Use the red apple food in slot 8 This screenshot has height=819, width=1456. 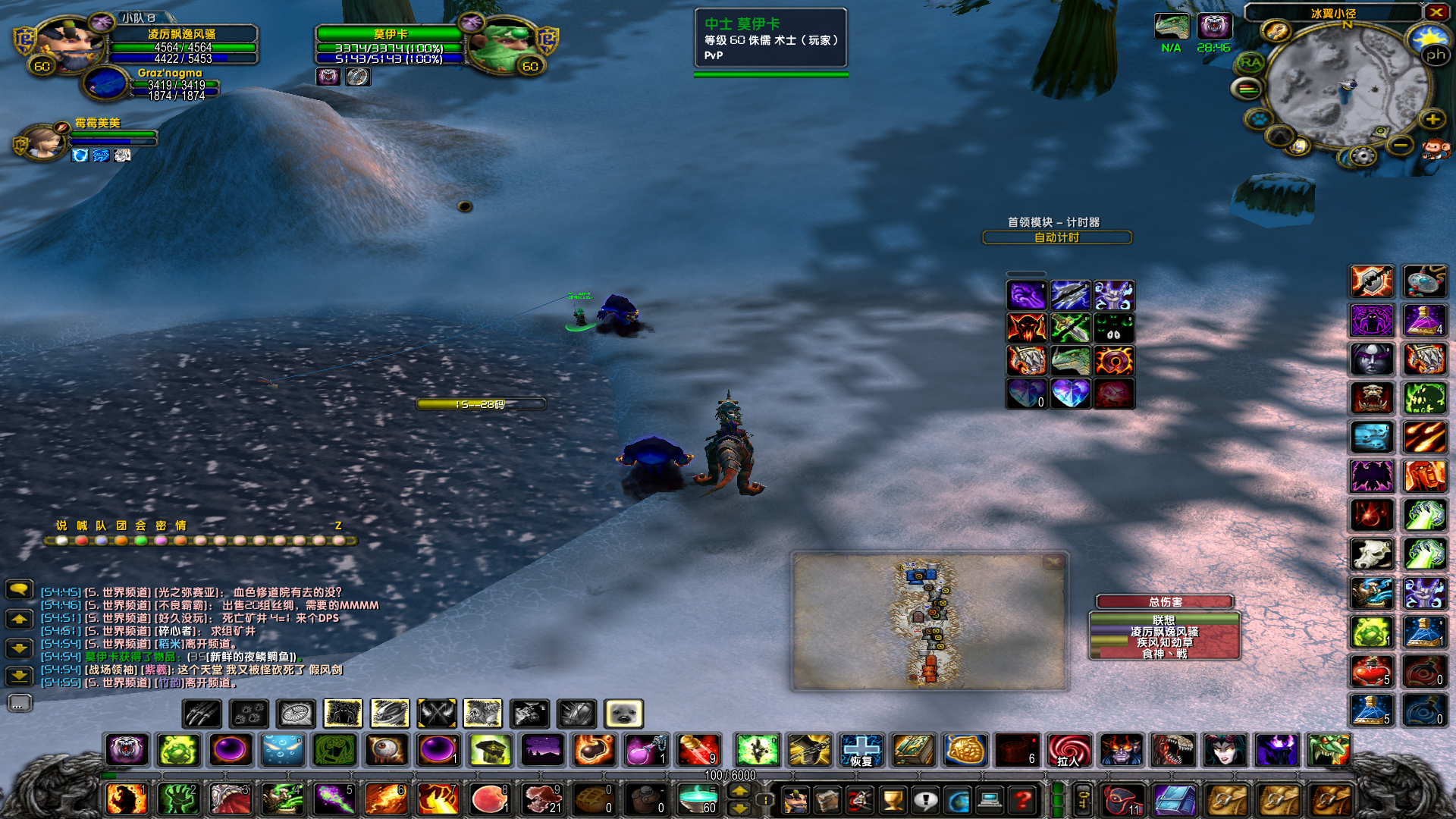489,799
